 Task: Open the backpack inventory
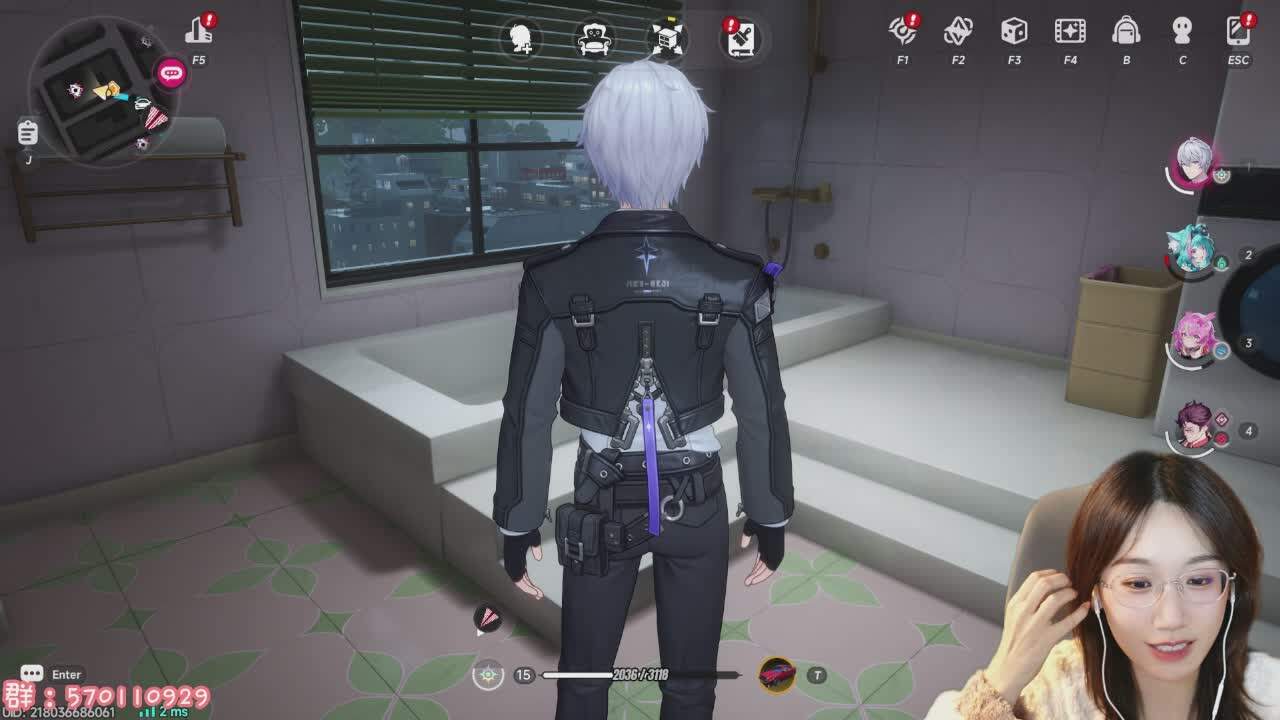coord(1126,31)
